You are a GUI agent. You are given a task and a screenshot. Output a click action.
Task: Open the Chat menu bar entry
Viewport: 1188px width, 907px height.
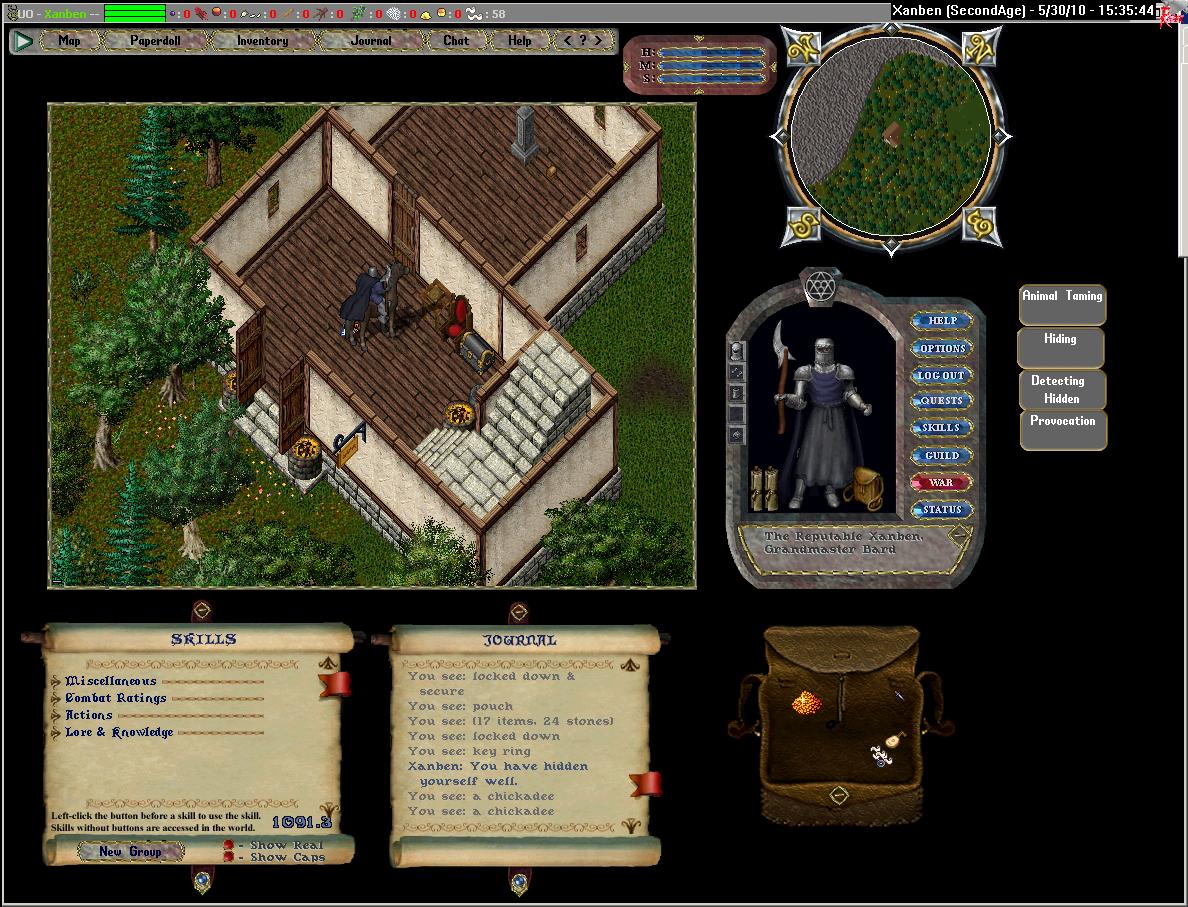[456, 41]
